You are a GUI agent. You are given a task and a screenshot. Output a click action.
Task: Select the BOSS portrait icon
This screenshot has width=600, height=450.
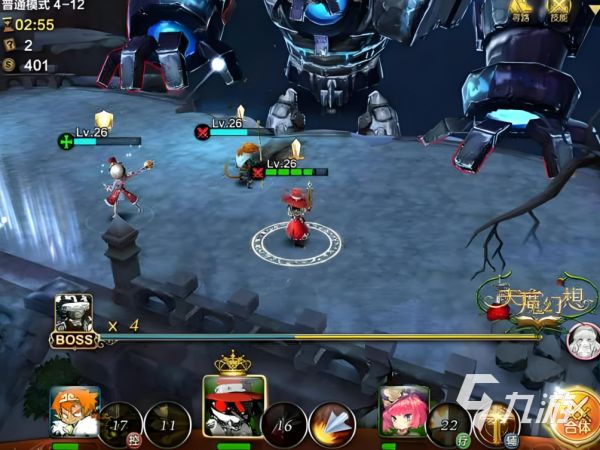[73, 316]
